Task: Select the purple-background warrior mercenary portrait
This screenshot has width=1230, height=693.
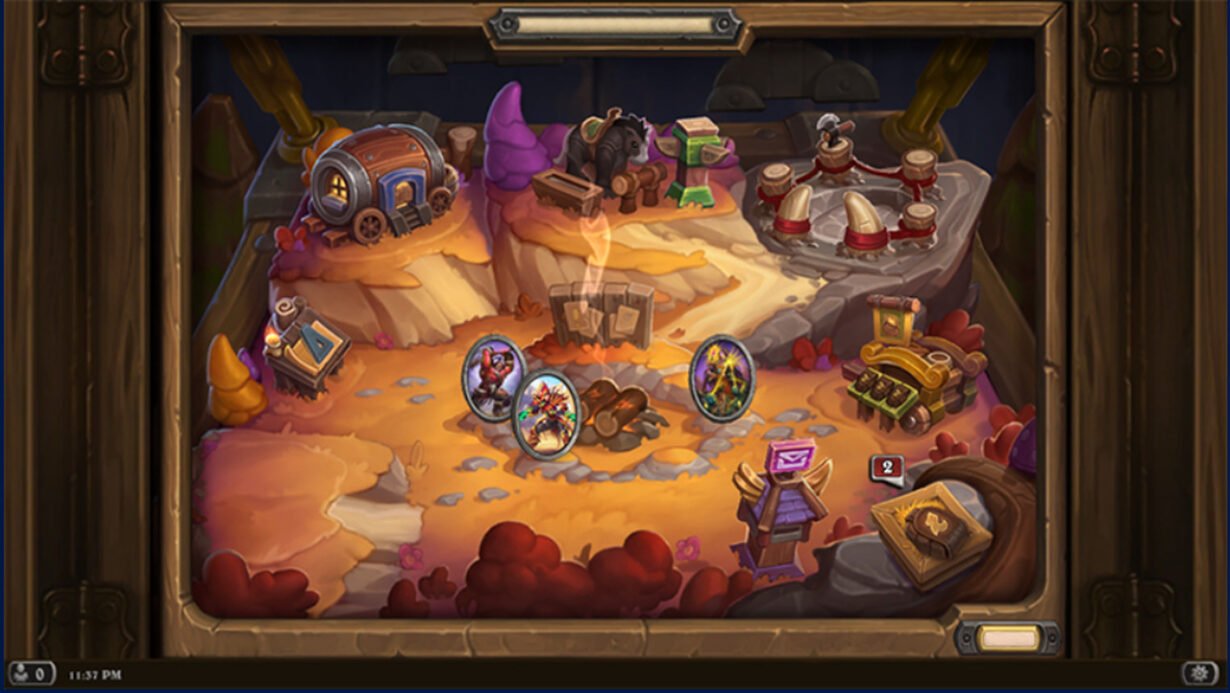Action: click(492, 377)
